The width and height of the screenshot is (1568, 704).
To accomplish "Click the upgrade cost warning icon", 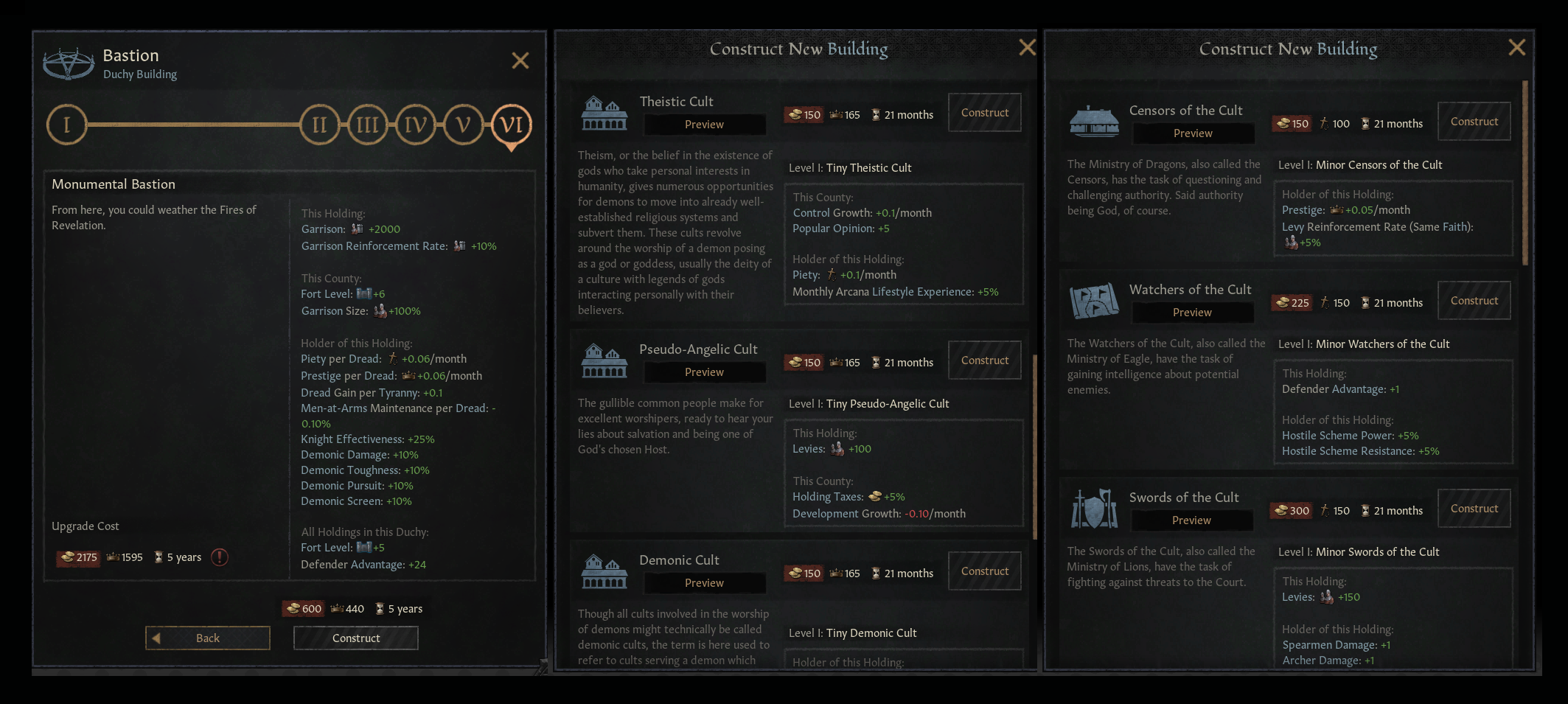I will pos(219,558).
